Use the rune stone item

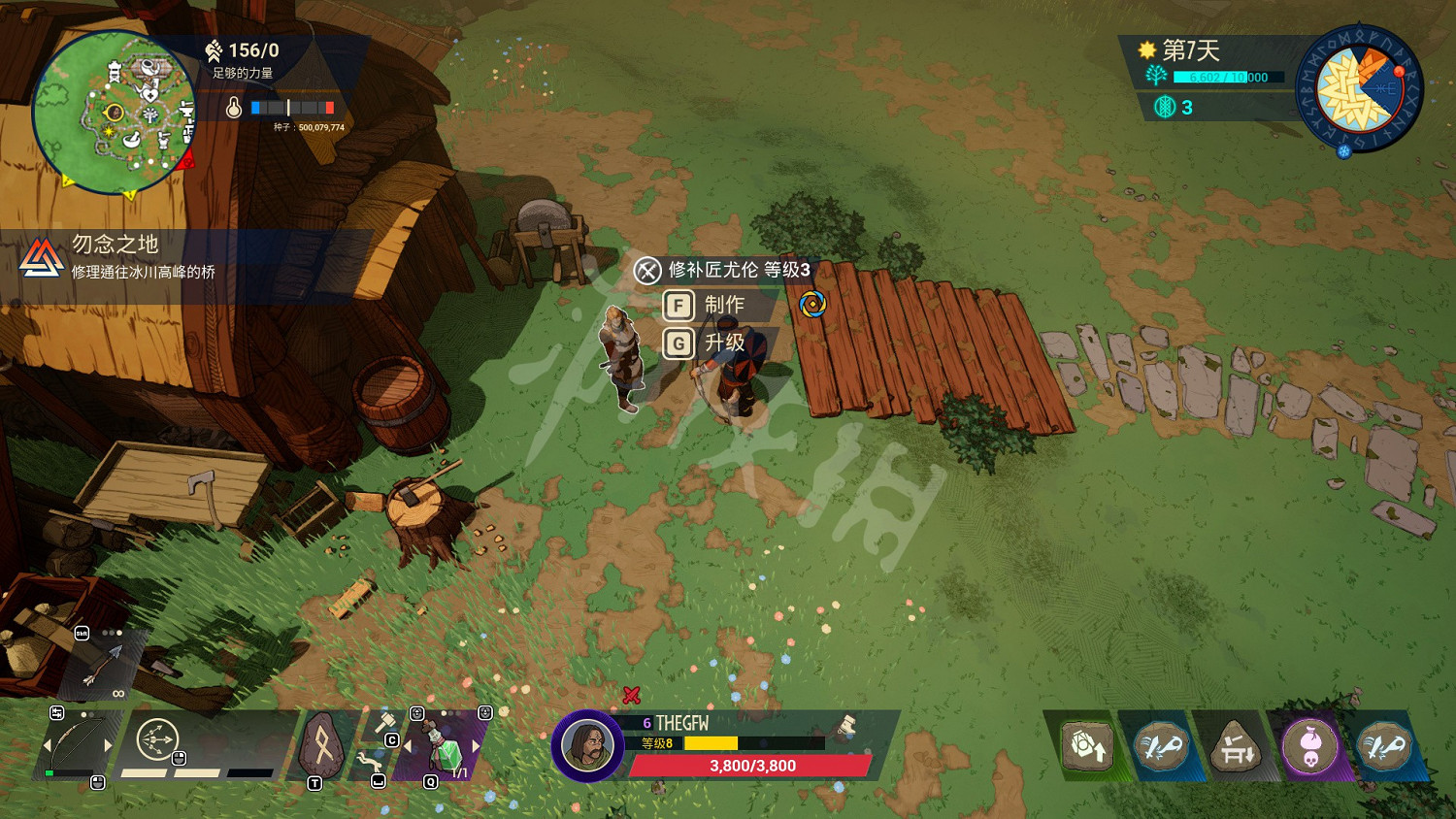click(320, 746)
